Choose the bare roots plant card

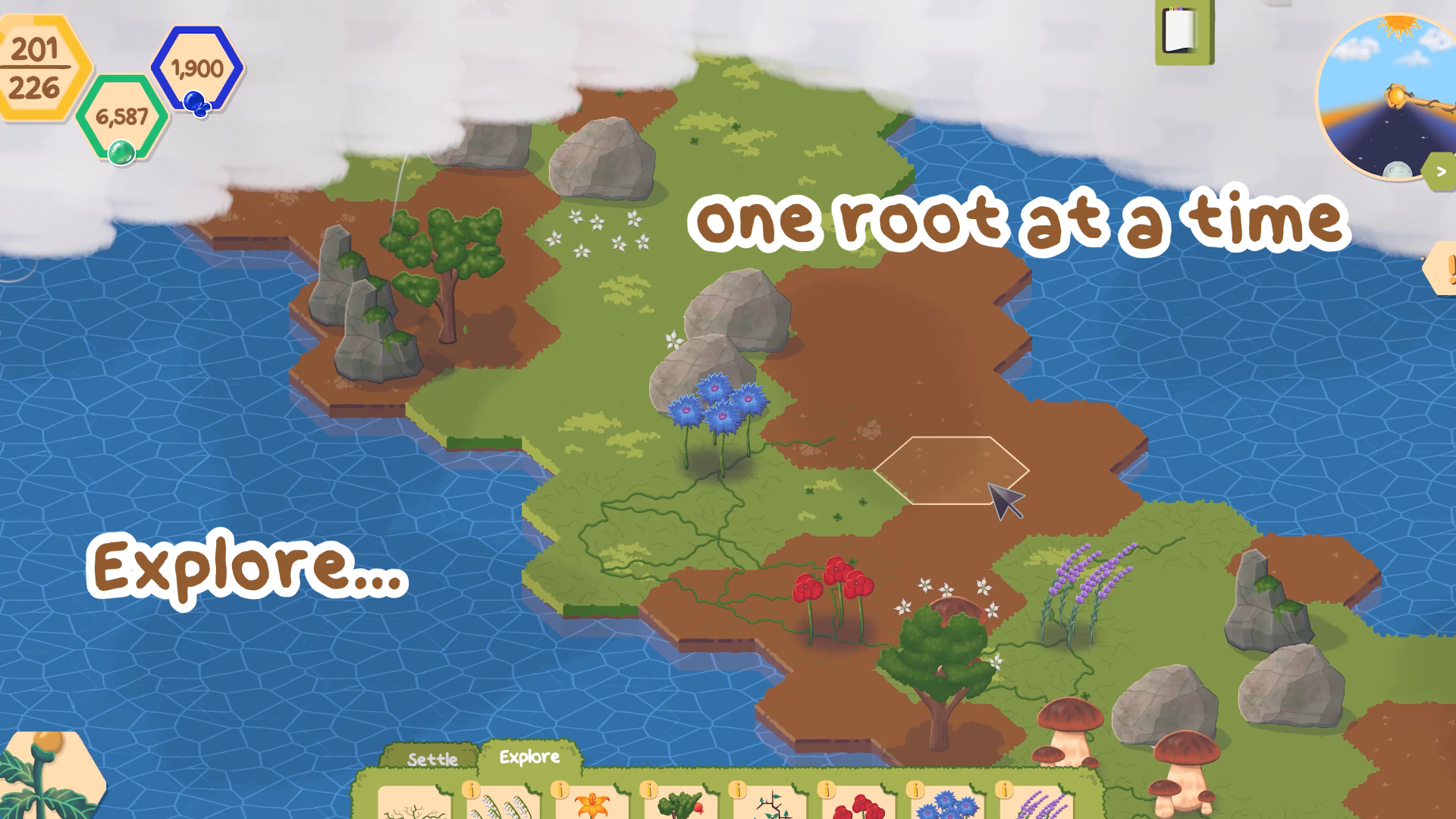(414, 804)
